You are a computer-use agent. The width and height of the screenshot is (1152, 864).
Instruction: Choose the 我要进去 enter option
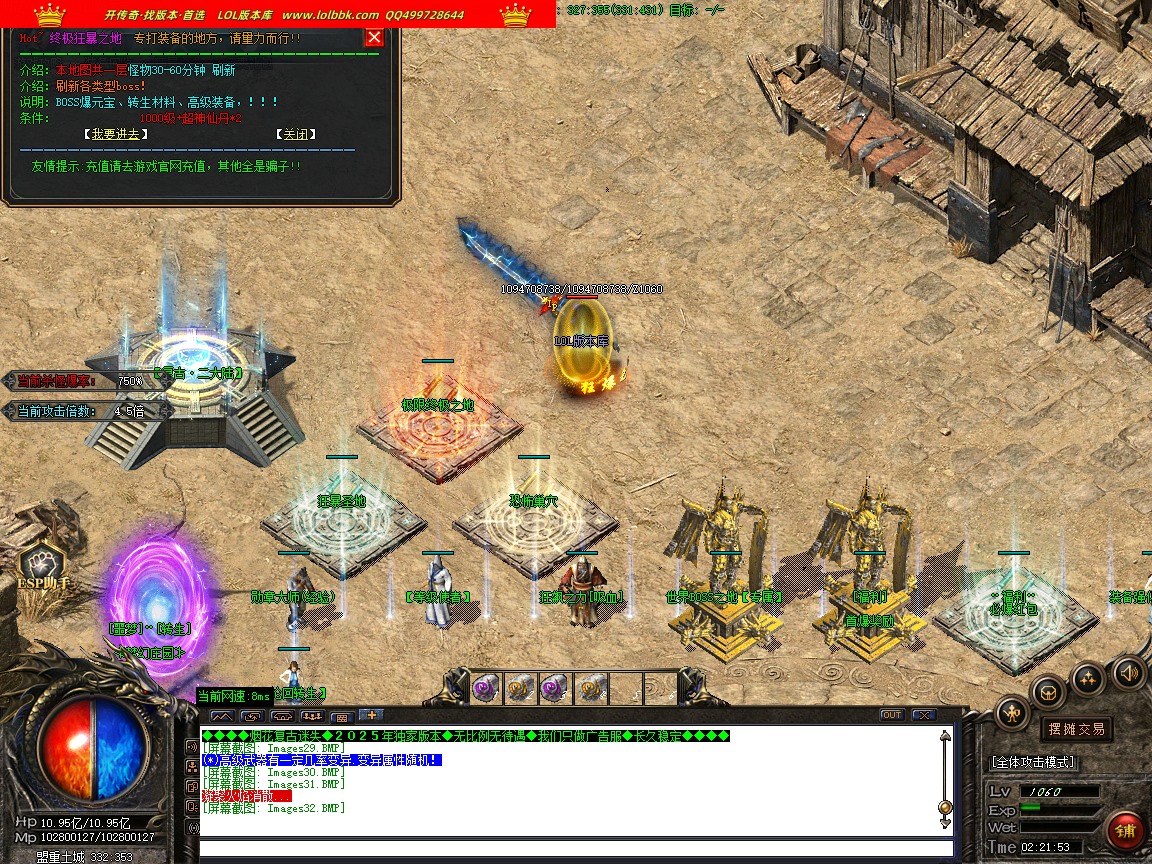115,134
